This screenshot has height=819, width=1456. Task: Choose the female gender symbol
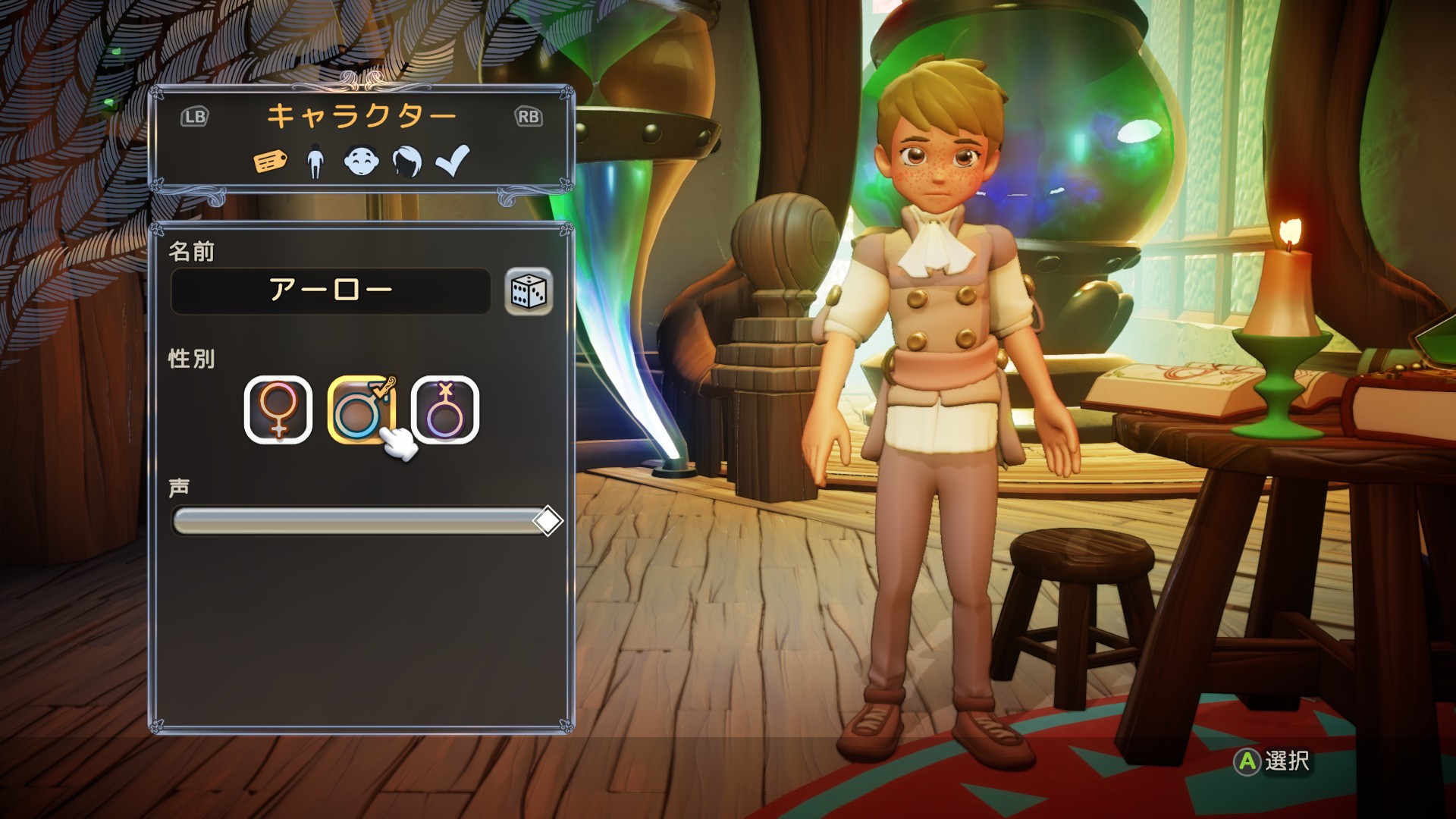[278, 409]
